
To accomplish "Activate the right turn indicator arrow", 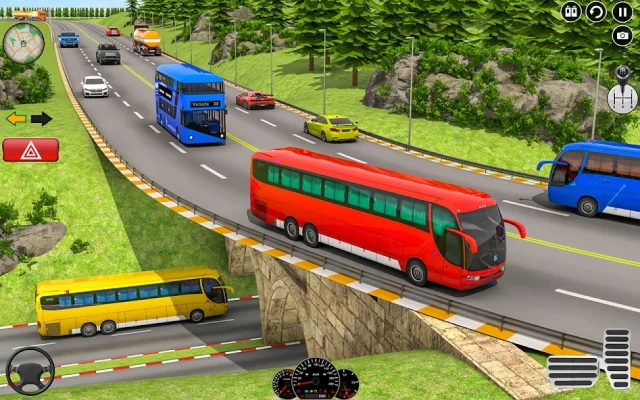I will click(x=42, y=119).
